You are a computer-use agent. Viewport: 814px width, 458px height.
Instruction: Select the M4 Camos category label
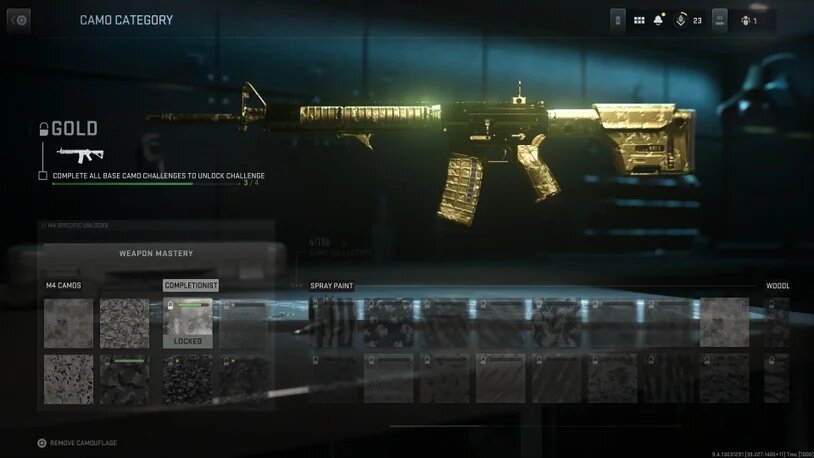(63, 286)
